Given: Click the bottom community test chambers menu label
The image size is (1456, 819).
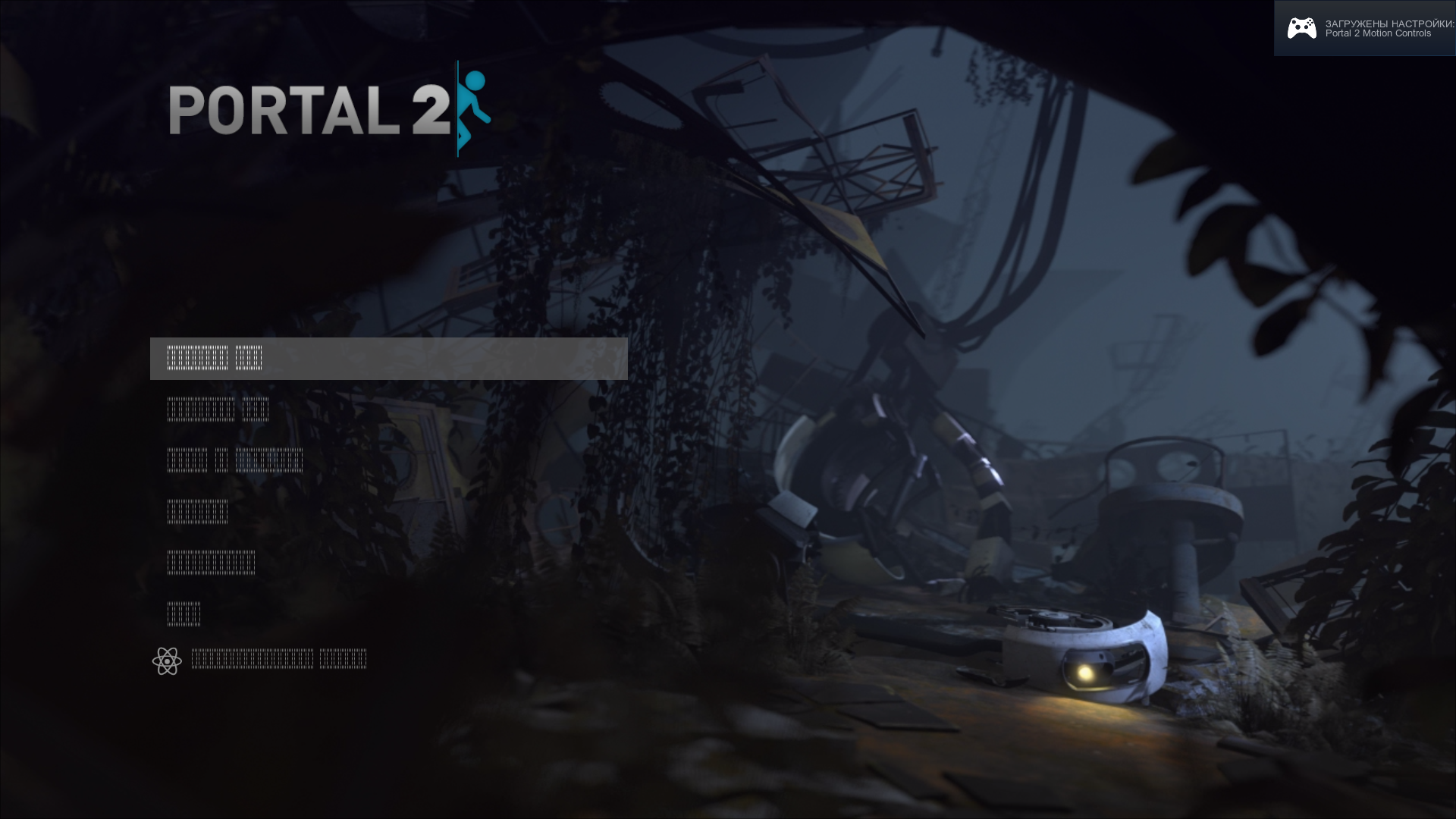Looking at the screenshot, I should pyautogui.click(x=281, y=657).
